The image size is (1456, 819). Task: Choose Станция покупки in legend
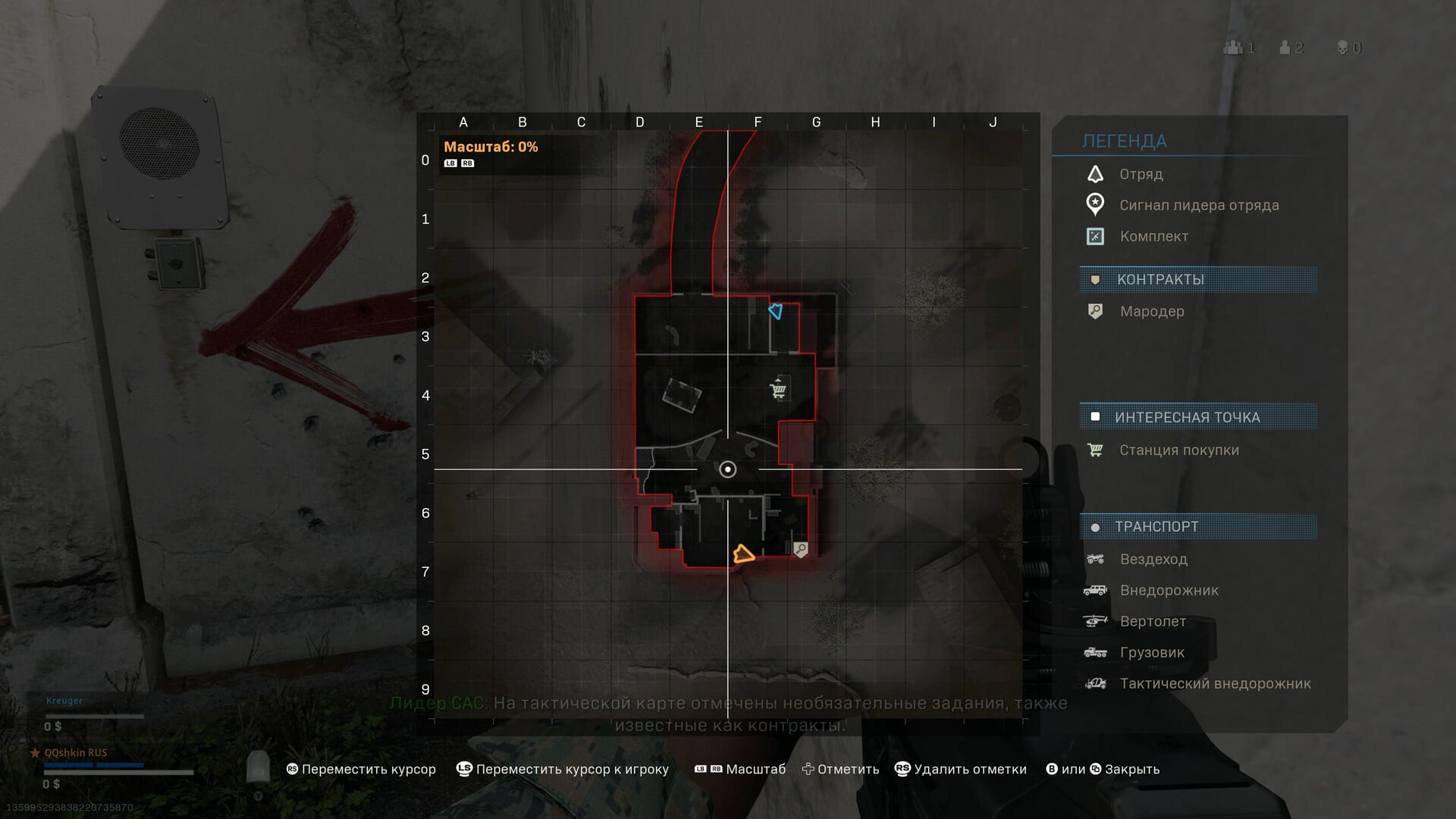click(1178, 450)
